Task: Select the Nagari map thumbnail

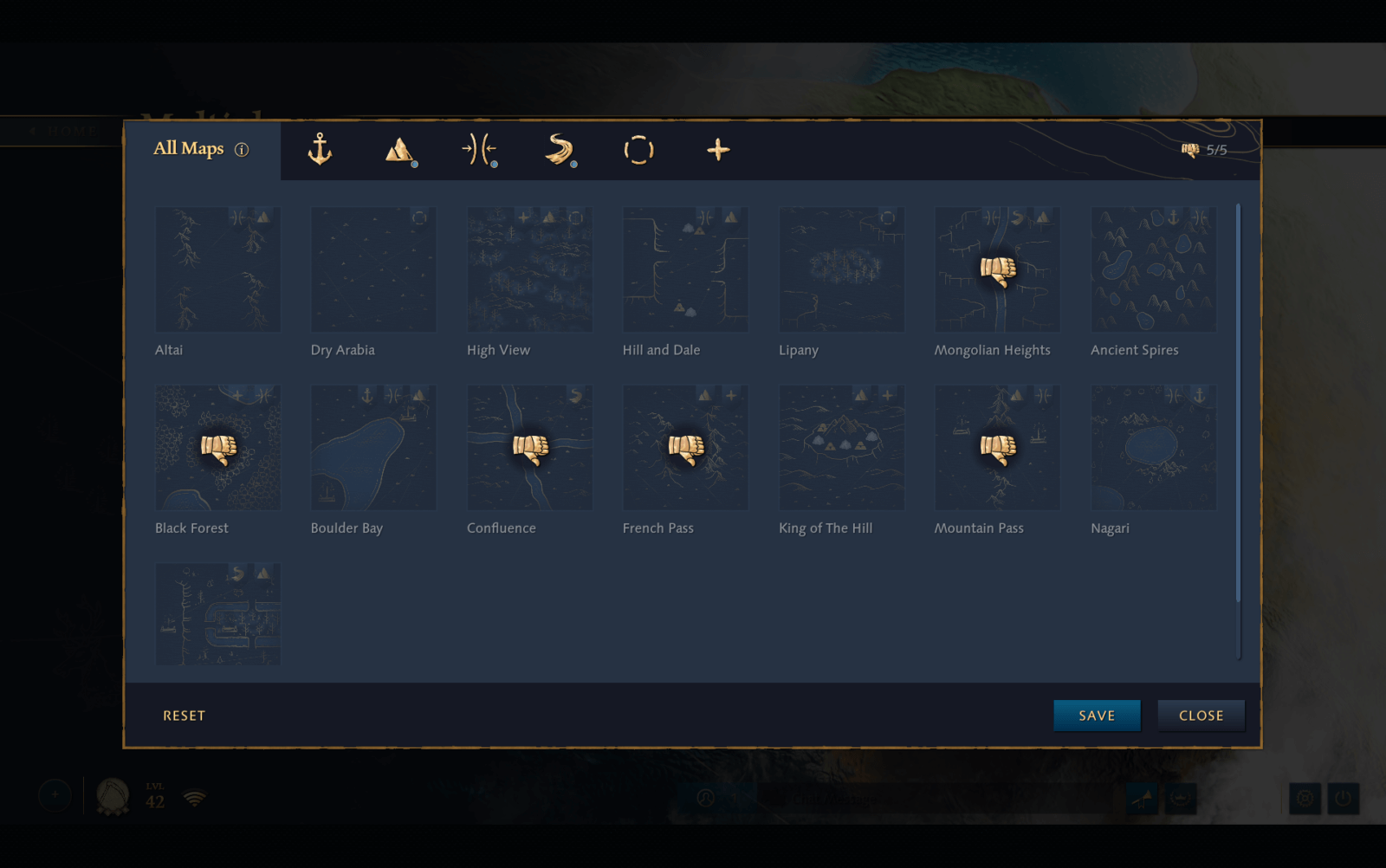Action: click(x=1153, y=447)
